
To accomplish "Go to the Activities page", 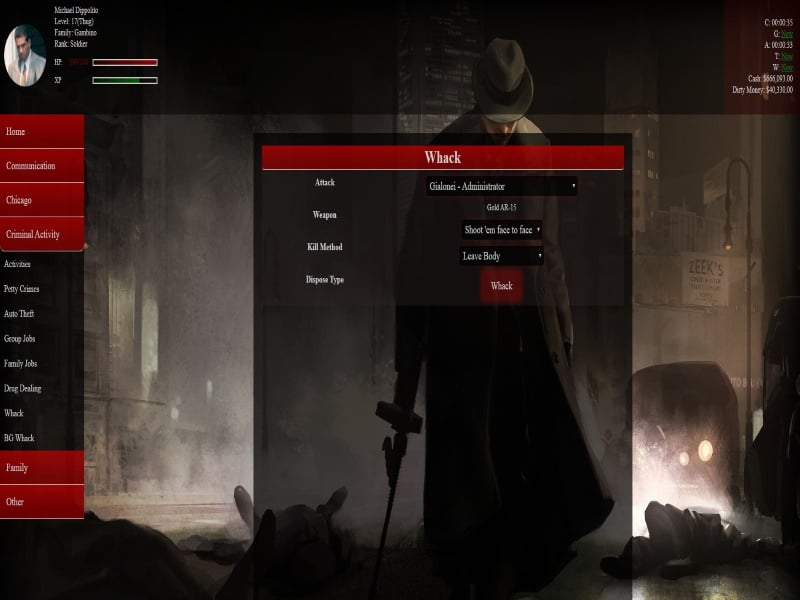I will coord(18,264).
